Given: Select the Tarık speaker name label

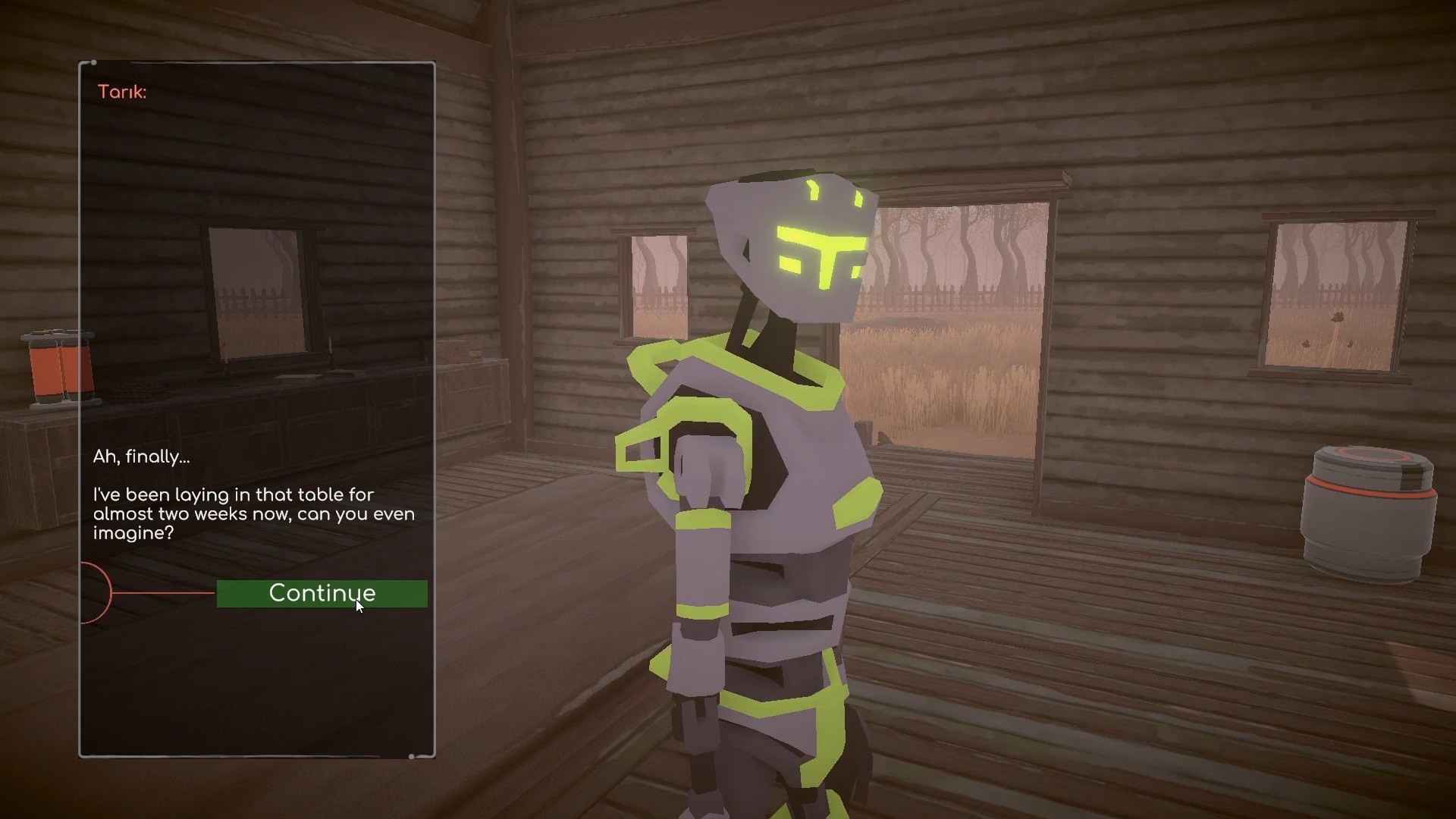Looking at the screenshot, I should coord(121,91).
